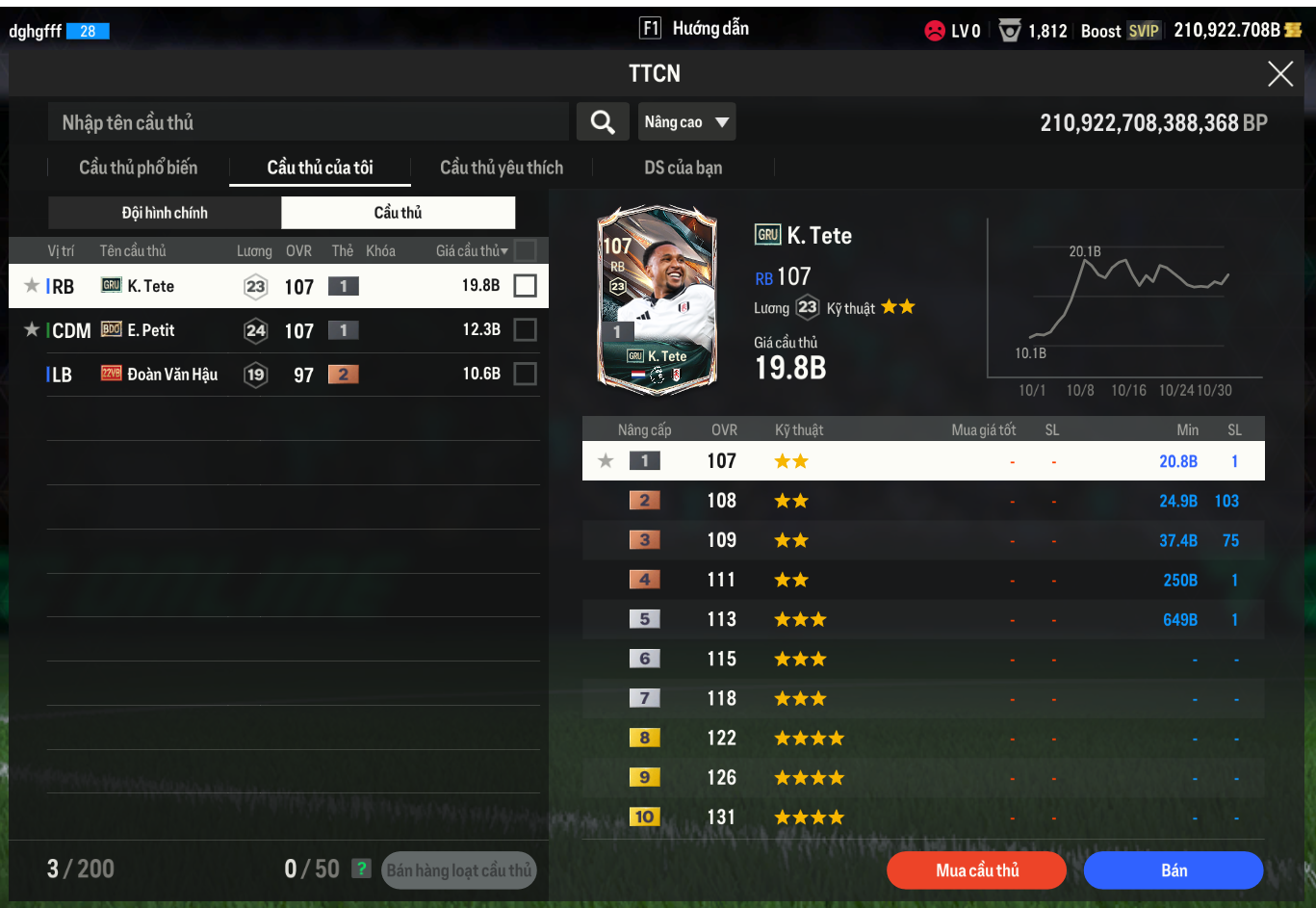Open the F1 Hướng dẫn guide
1316x908 pixels.
[694, 29]
